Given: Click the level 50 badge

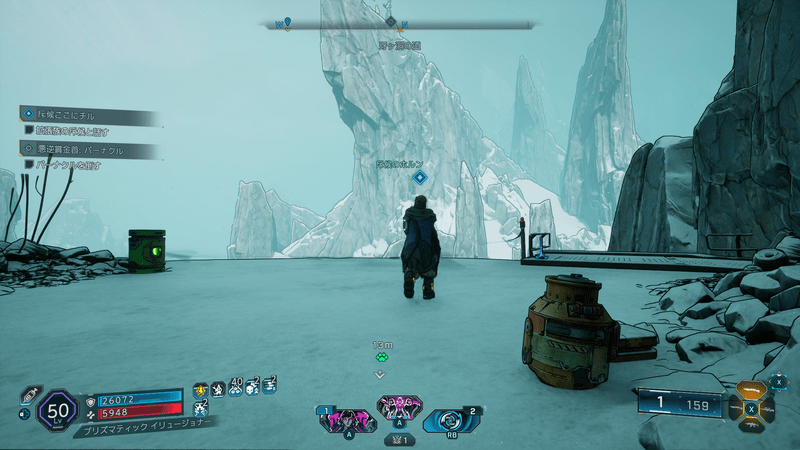Looking at the screenshot, I should click(x=57, y=409).
